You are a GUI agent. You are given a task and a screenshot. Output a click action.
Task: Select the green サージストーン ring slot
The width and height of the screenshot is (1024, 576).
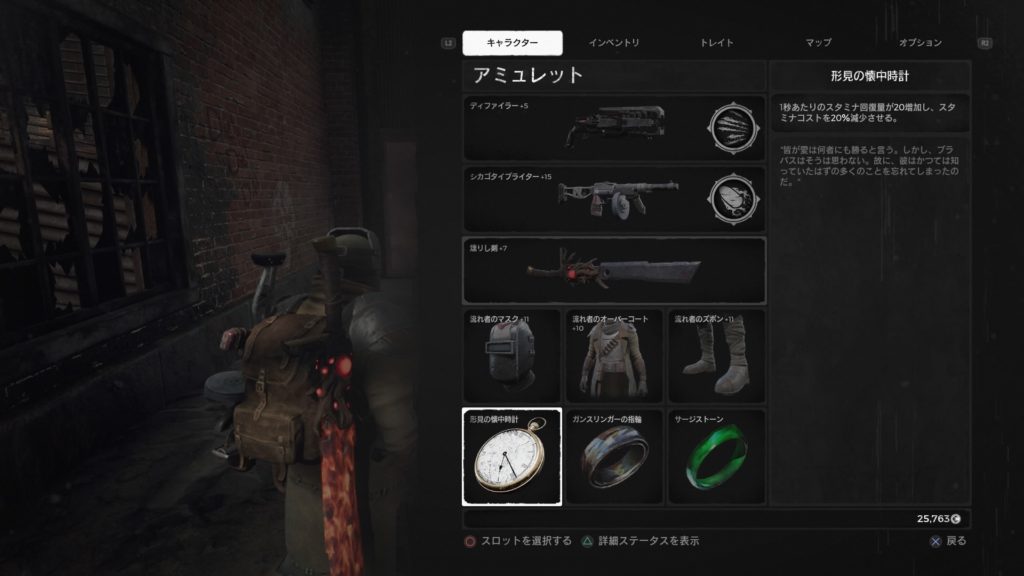716,457
